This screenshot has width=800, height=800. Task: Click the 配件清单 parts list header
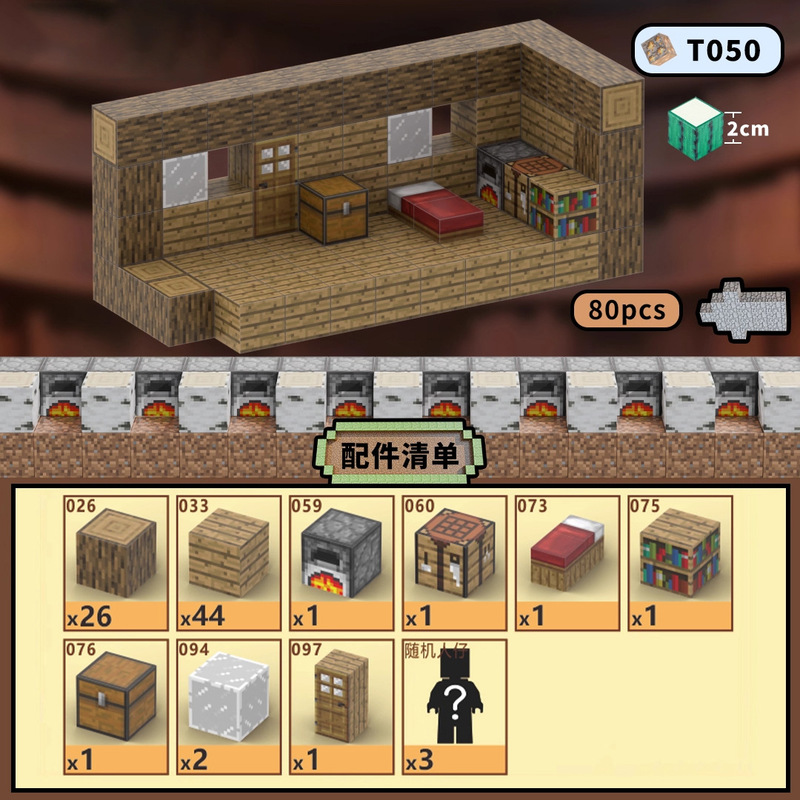(400, 456)
